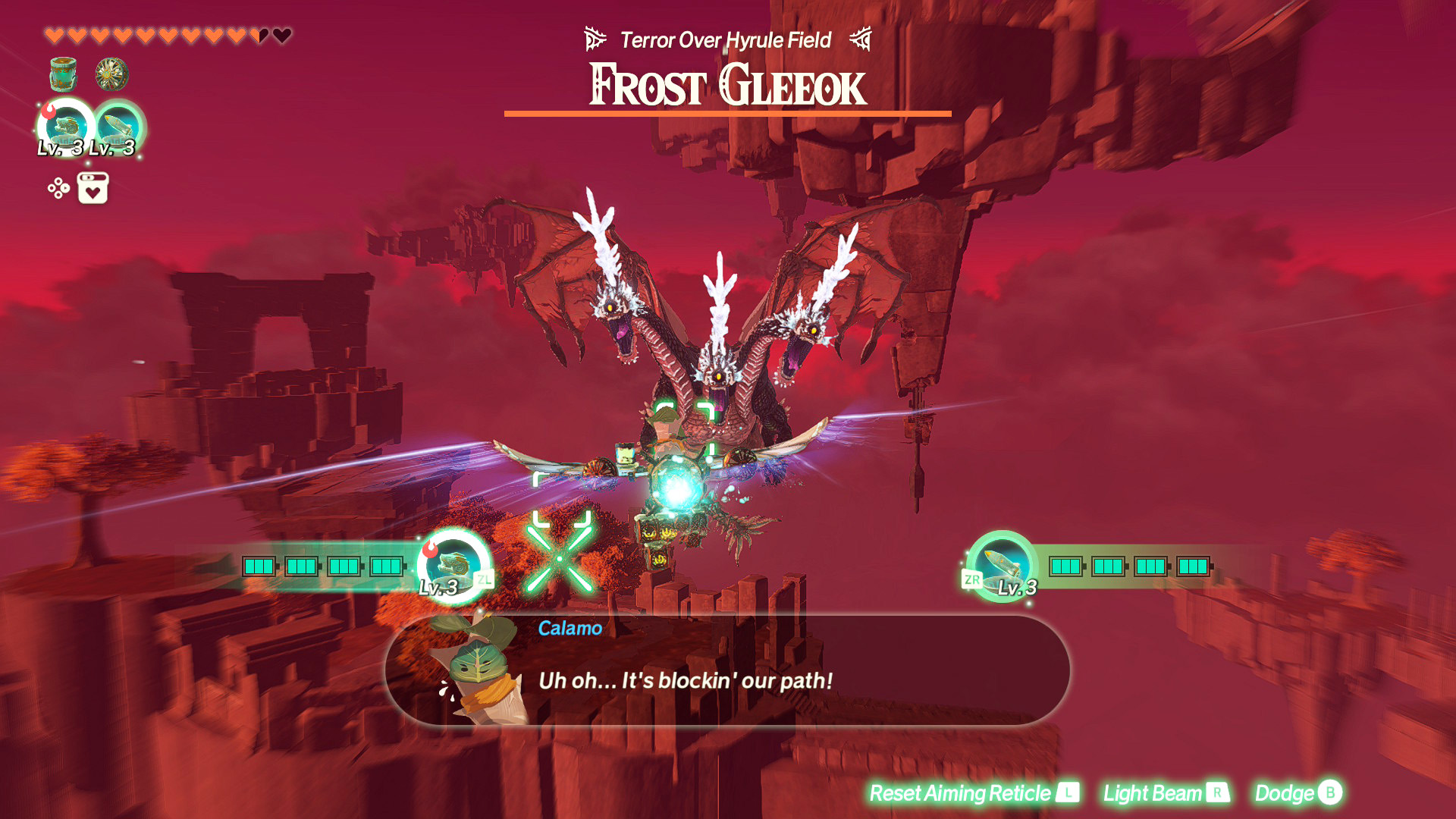Click the right eye emblem beside the quest title
Viewport: 1456px width, 819px height.
point(861,38)
